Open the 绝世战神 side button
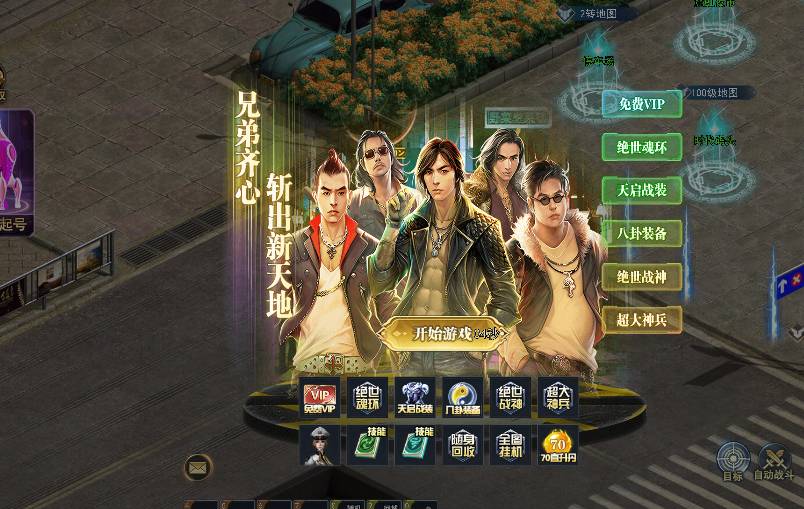The image size is (804, 509). tap(641, 276)
